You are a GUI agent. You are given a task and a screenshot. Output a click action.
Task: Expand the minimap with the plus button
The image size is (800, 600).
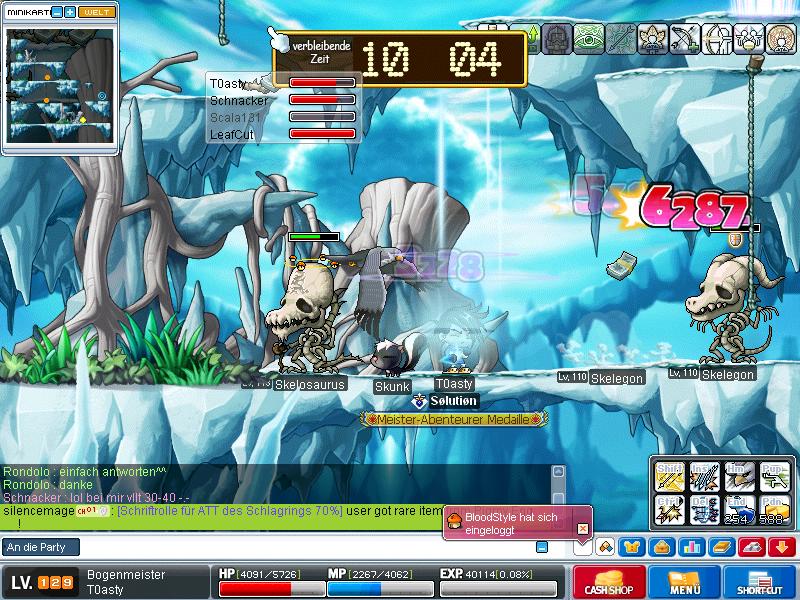pos(70,11)
